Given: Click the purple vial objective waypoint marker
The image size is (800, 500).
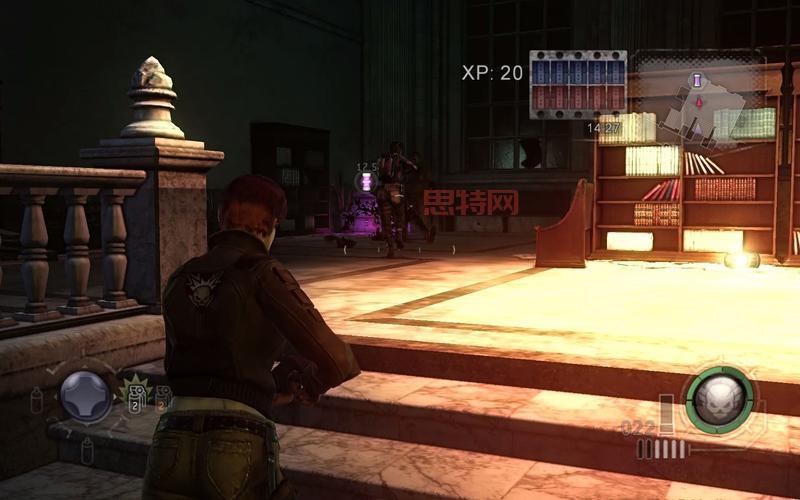Looking at the screenshot, I should coord(367,181).
